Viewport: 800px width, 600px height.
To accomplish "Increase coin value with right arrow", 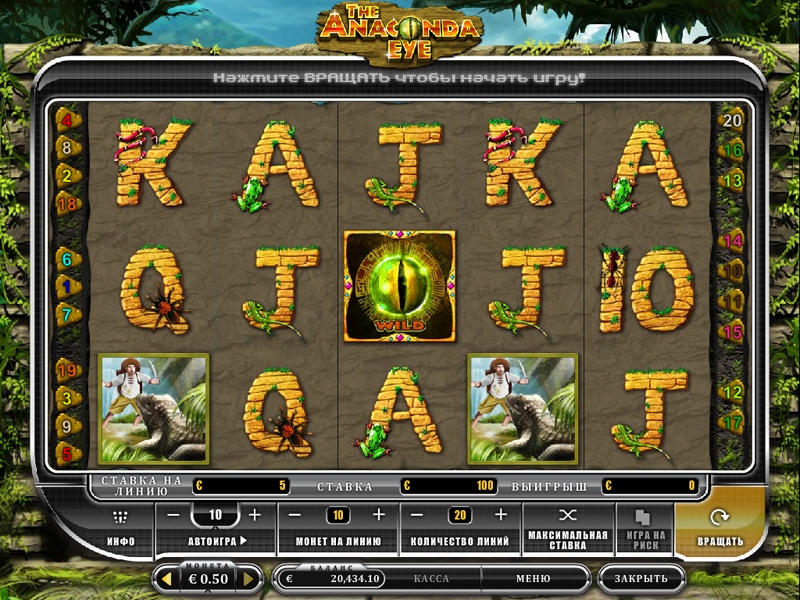I will (250, 579).
